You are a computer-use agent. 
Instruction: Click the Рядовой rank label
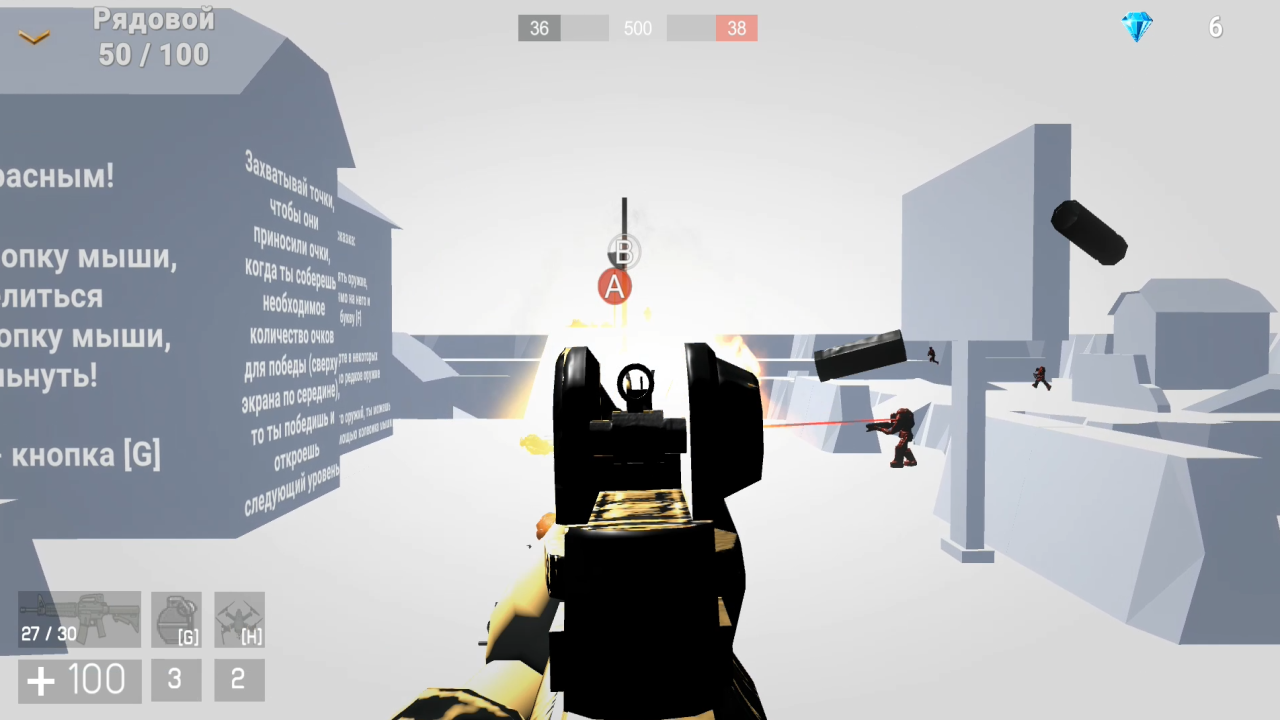pyautogui.click(x=155, y=20)
